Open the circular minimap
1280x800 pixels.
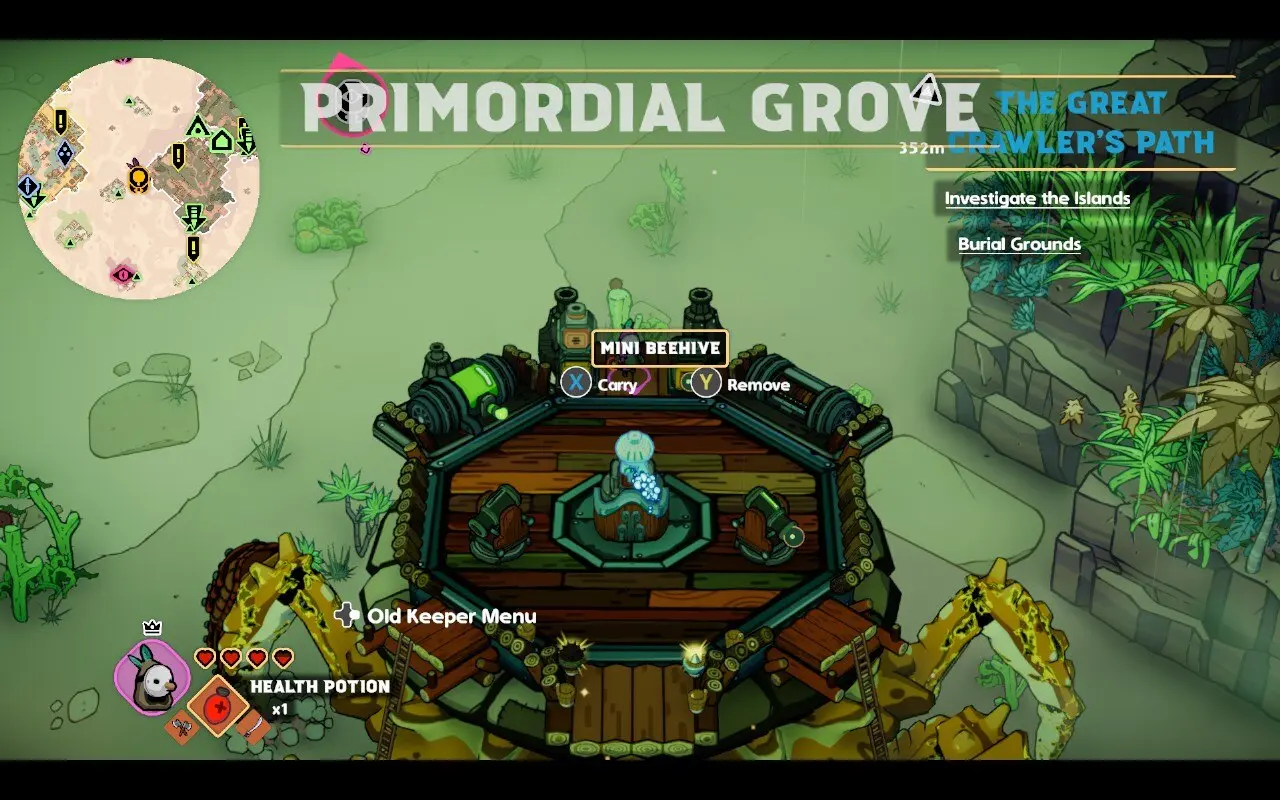click(x=139, y=178)
